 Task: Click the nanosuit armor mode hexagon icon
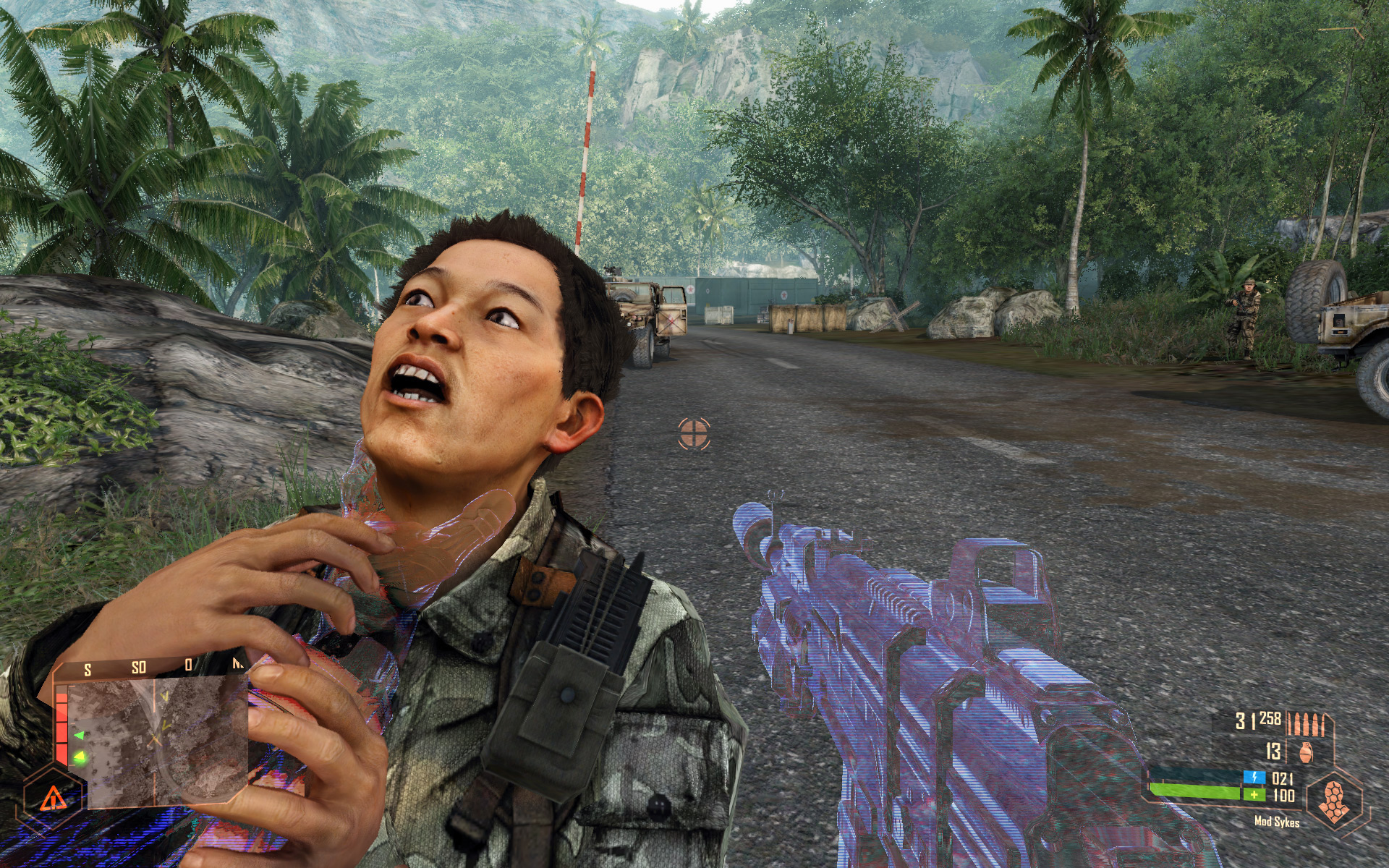pyautogui.click(x=1332, y=801)
